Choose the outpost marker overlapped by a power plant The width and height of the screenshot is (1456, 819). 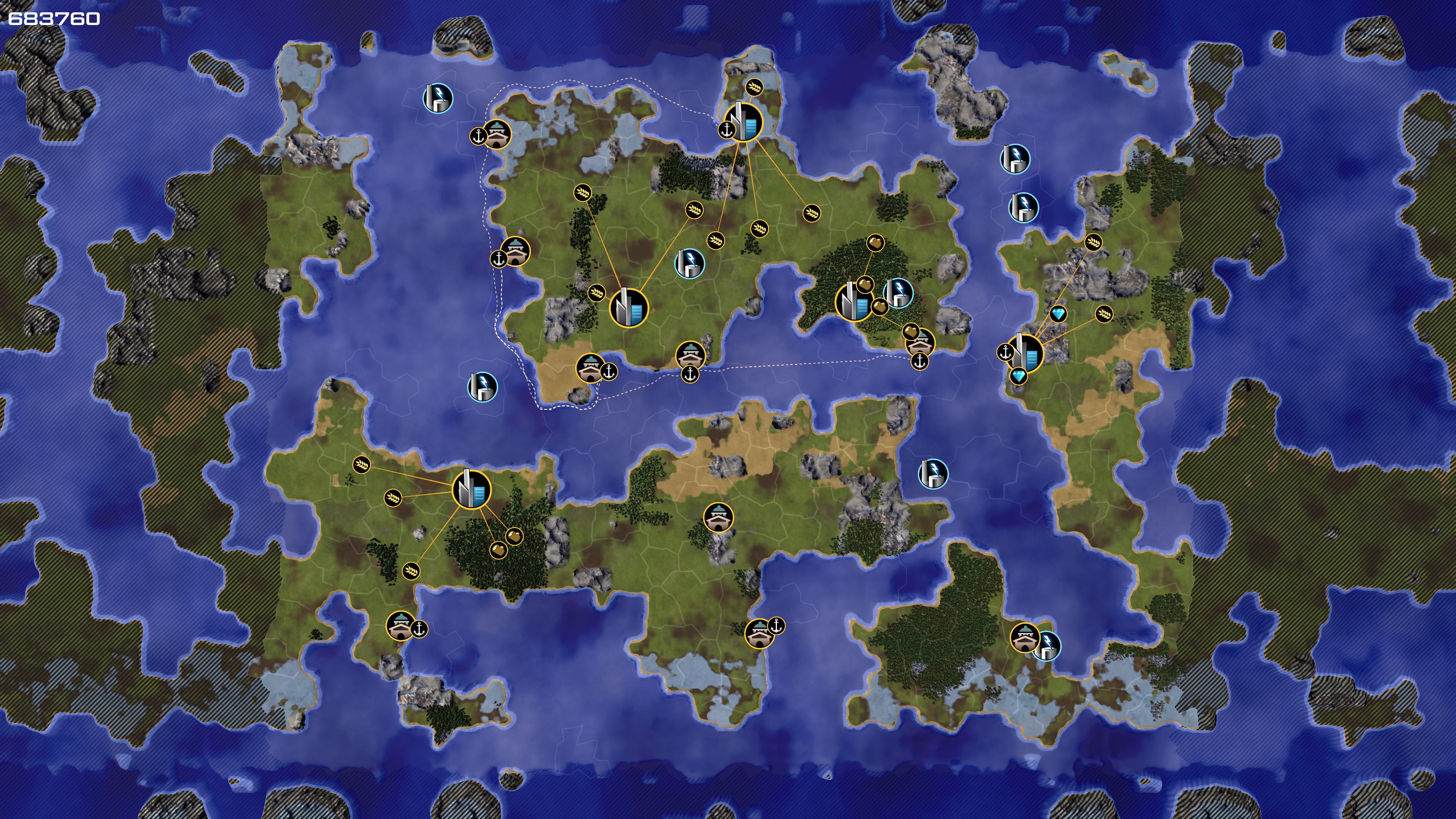click(1024, 637)
